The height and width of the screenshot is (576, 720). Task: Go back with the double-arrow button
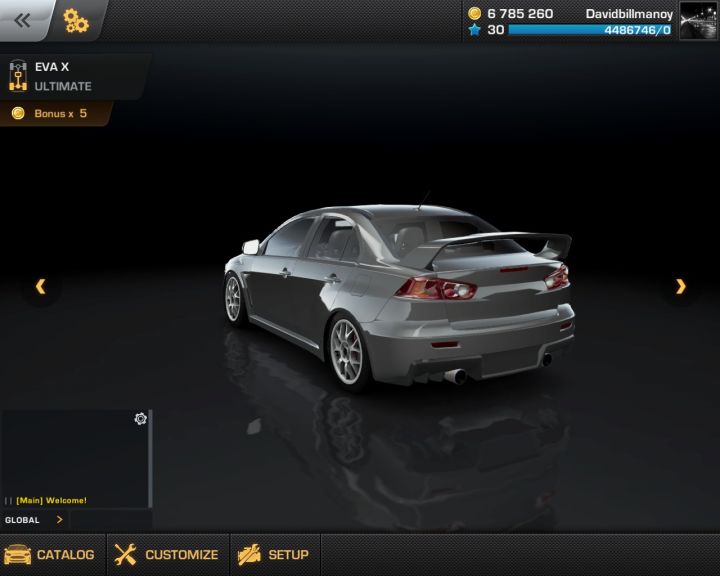pyautogui.click(x=22, y=20)
